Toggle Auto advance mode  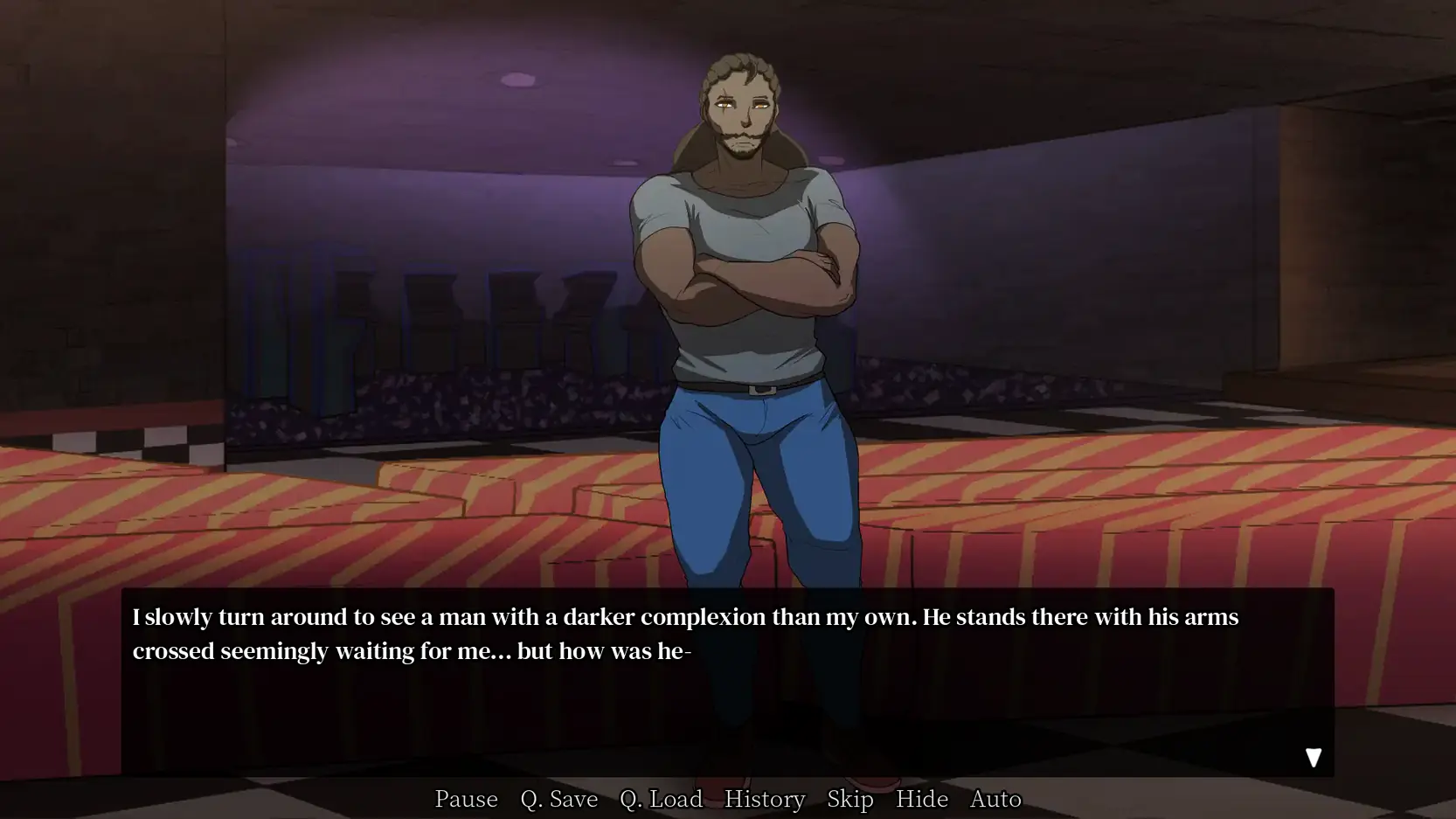click(995, 799)
